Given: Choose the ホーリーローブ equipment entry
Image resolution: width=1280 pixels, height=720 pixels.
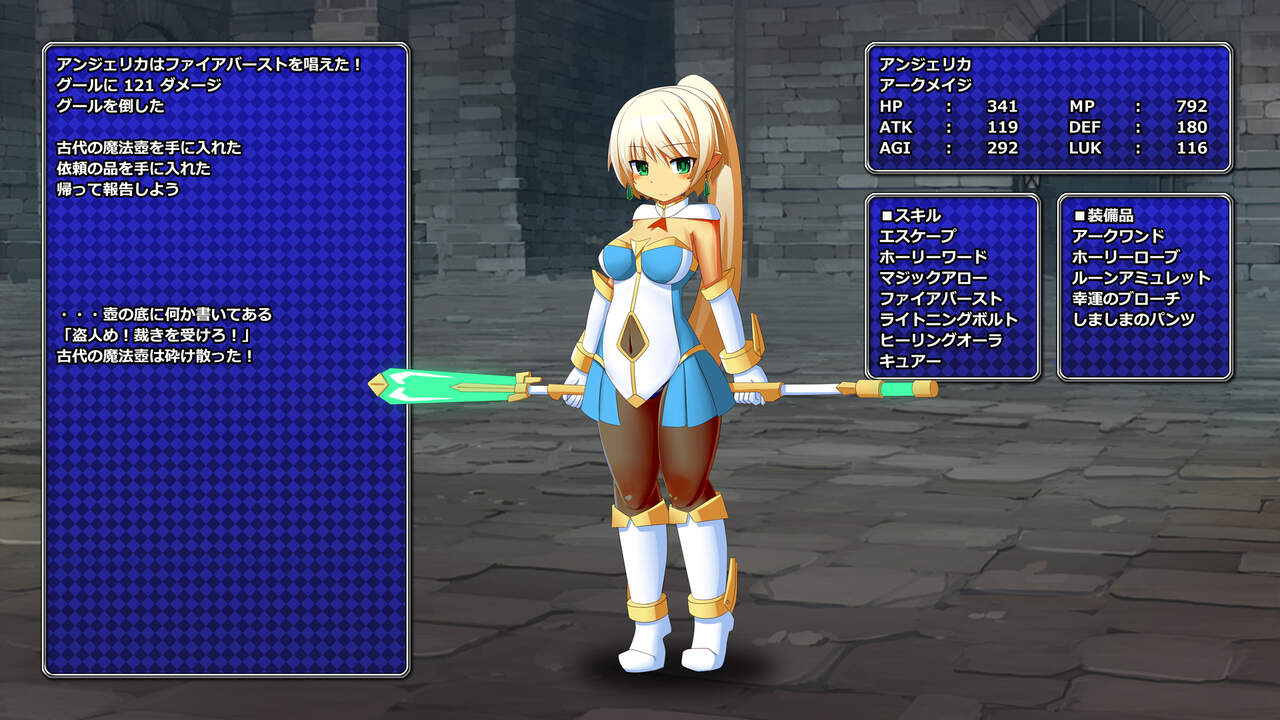Looking at the screenshot, I should [x=1125, y=257].
